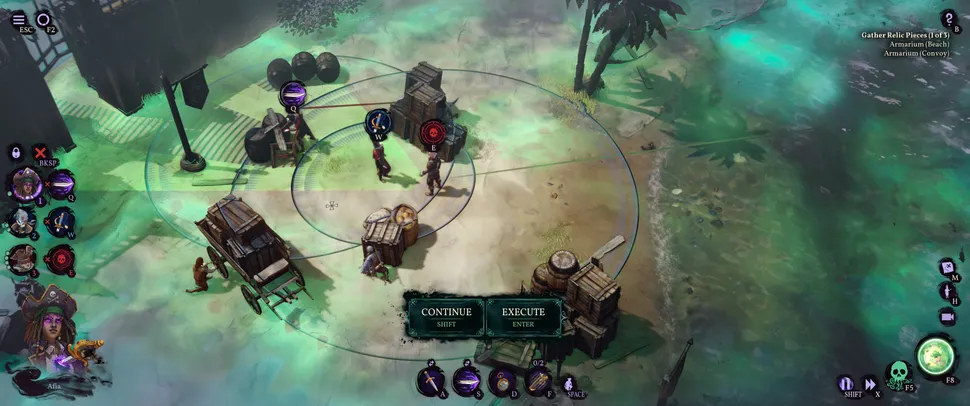Activate the sword attack ability
The image size is (970, 406).
point(431,380)
